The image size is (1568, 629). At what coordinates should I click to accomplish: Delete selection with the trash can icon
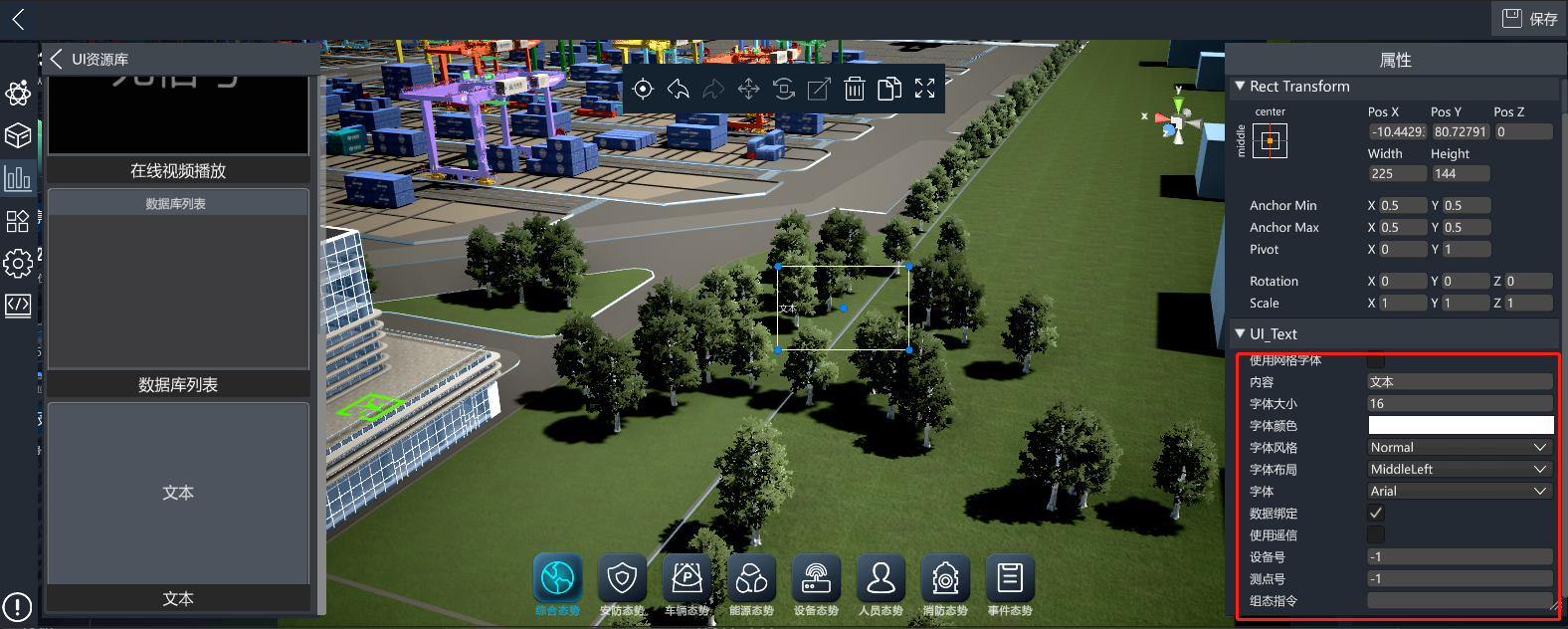pos(855,90)
